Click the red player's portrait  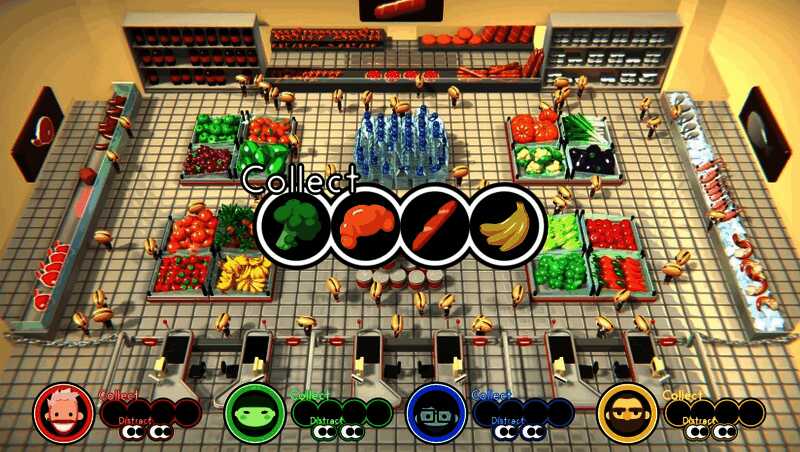point(62,412)
